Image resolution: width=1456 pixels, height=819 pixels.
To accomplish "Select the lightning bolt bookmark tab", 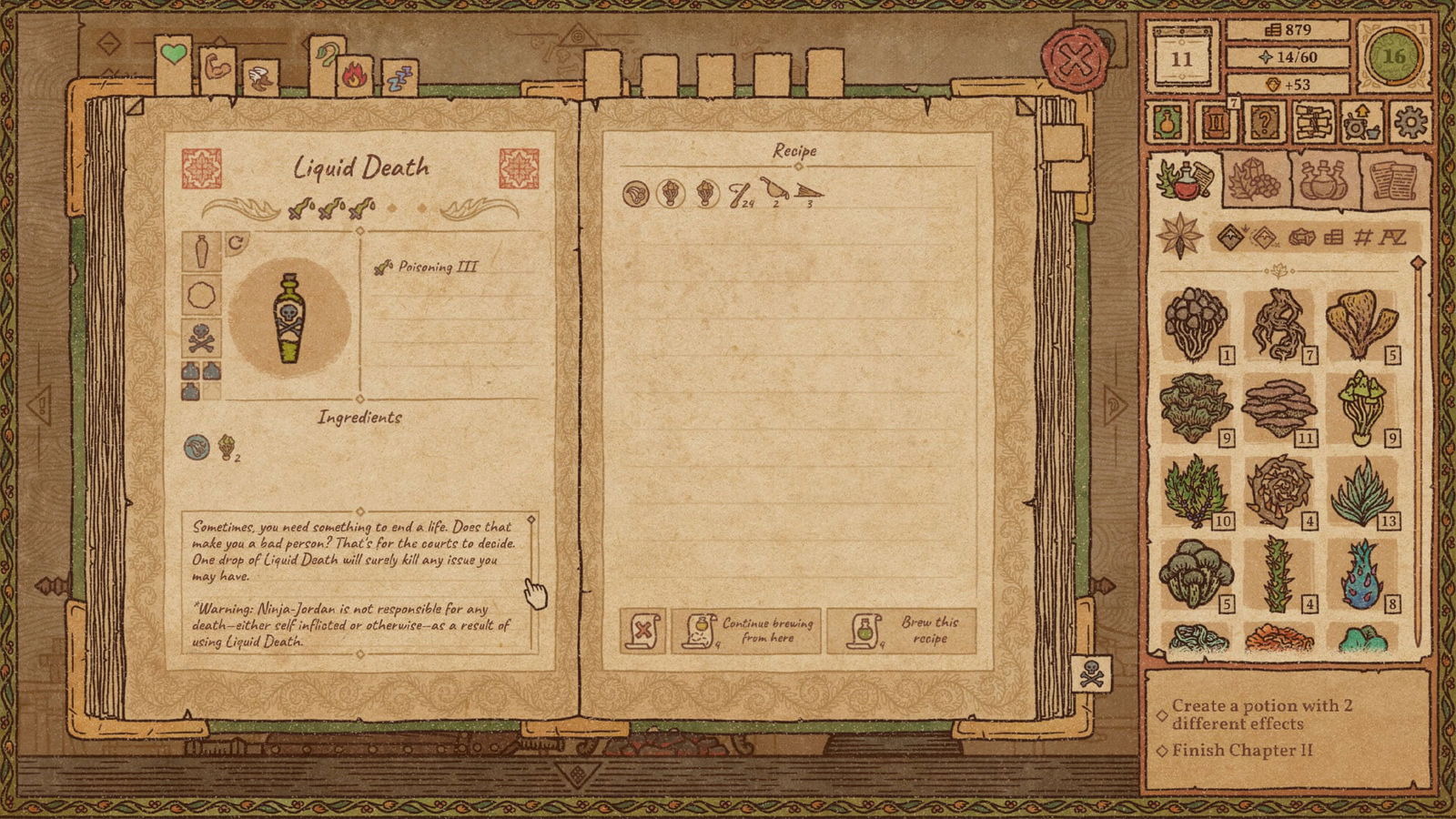I will pyautogui.click(x=399, y=79).
